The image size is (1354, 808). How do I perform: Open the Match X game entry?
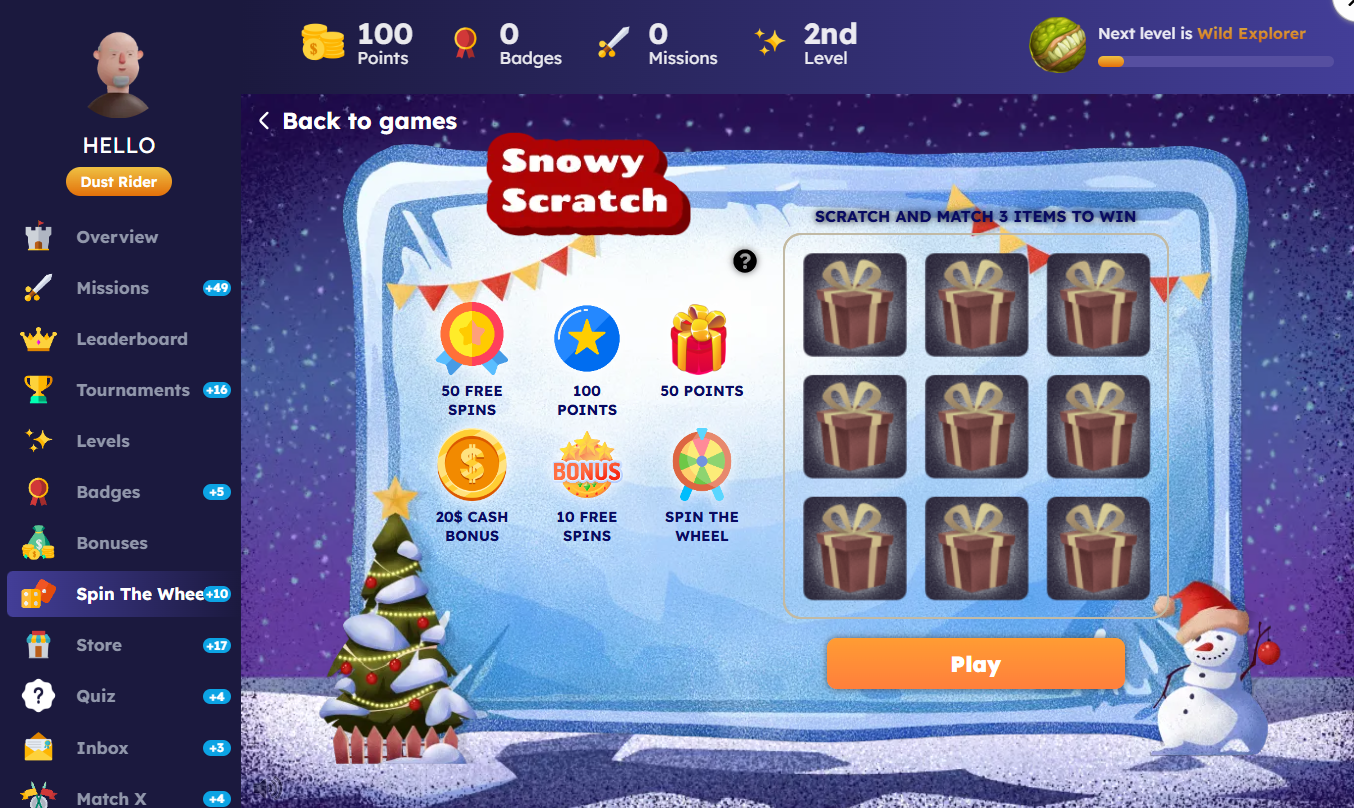coord(111,798)
